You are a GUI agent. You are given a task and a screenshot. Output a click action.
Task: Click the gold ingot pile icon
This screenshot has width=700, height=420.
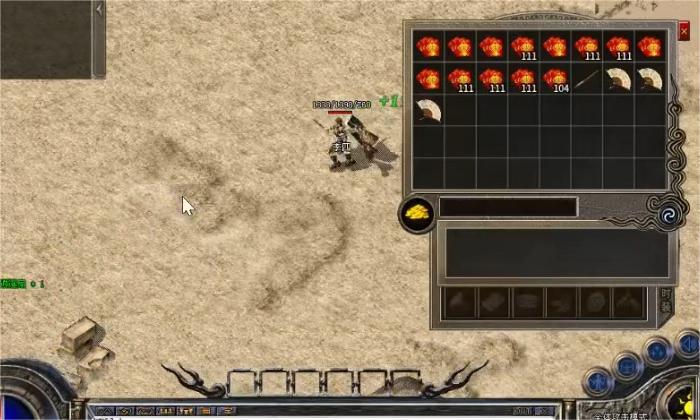(x=417, y=212)
